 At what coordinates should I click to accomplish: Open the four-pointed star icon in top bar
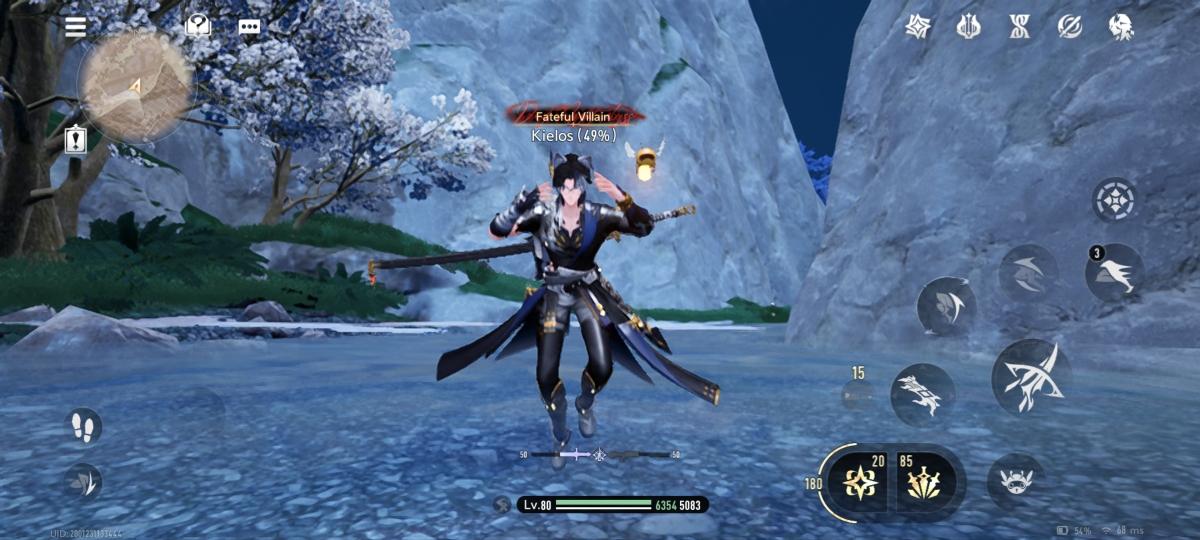click(x=918, y=27)
